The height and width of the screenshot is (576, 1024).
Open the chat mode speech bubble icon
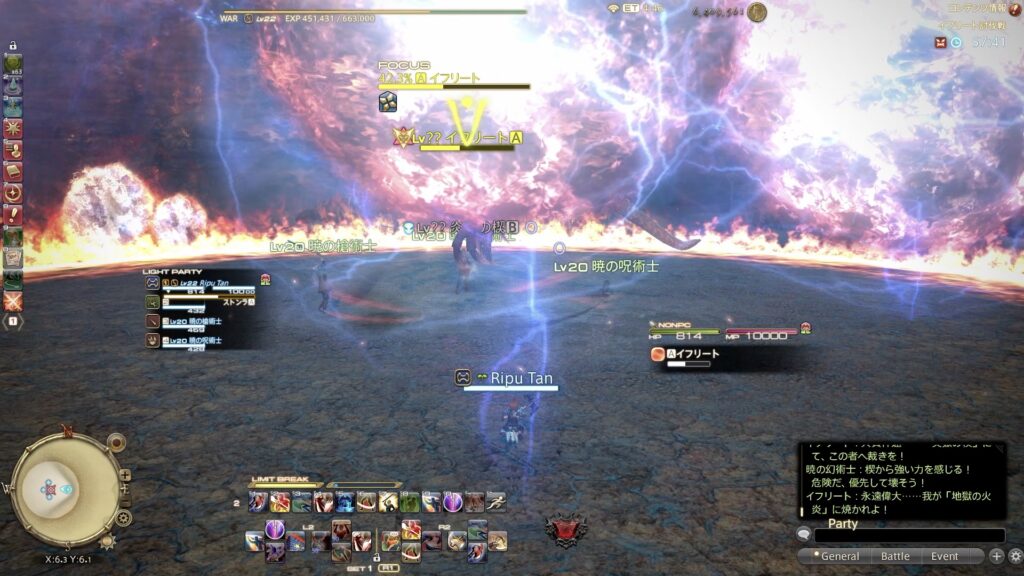tap(804, 535)
